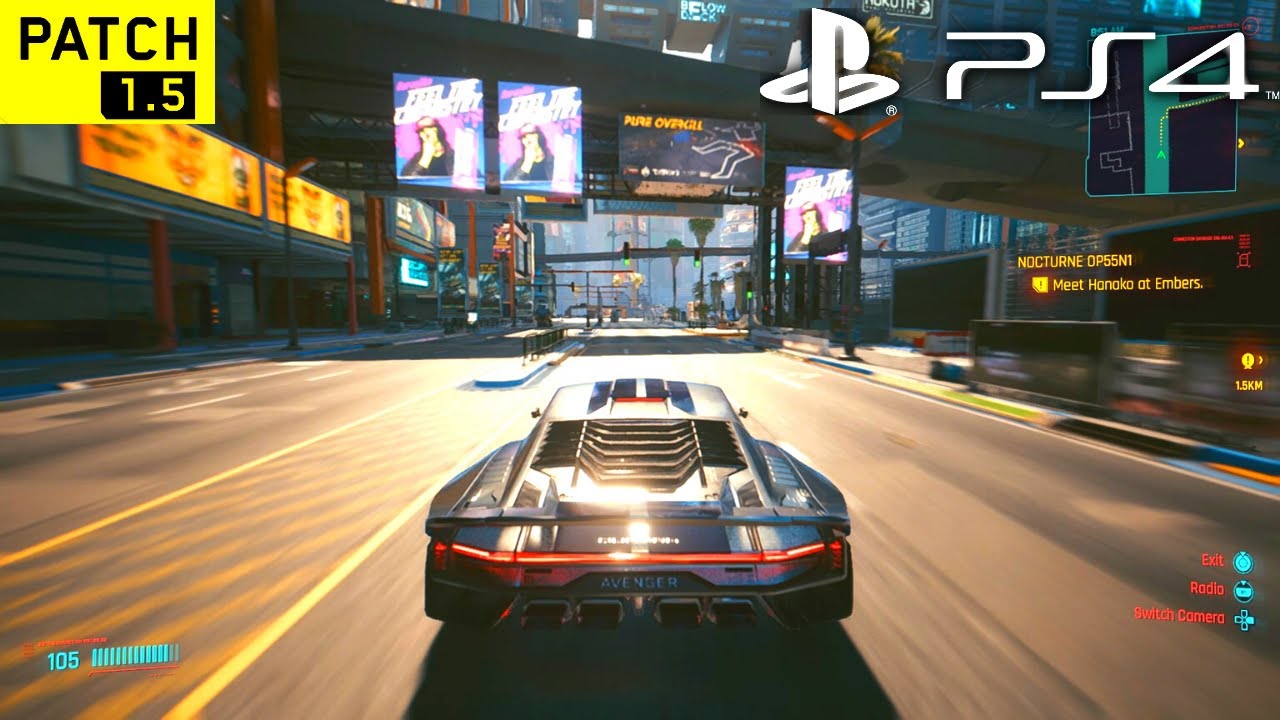Click the Switch Camera d-pad icon

tap(1244, 618)
